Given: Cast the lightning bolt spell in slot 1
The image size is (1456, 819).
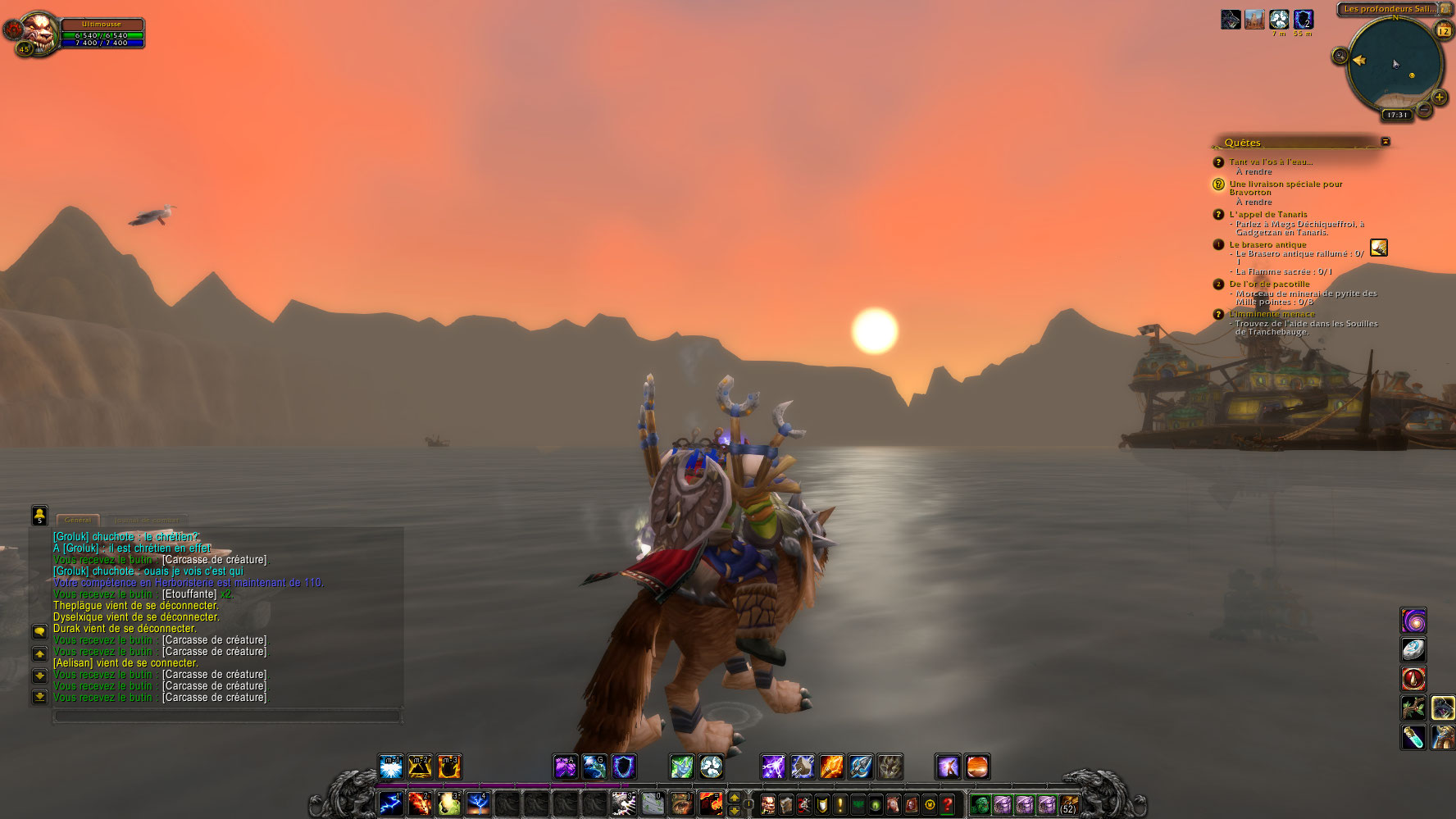Looking at the screenshot, I should point(391,803).
